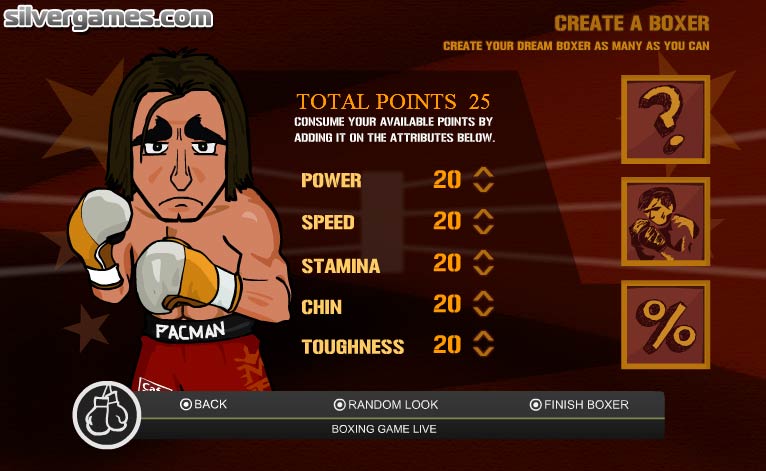Raise the Toughness attribute
The height and width of the screenshot is (471, 766).
pyautogui.click(x=484, y=337)
